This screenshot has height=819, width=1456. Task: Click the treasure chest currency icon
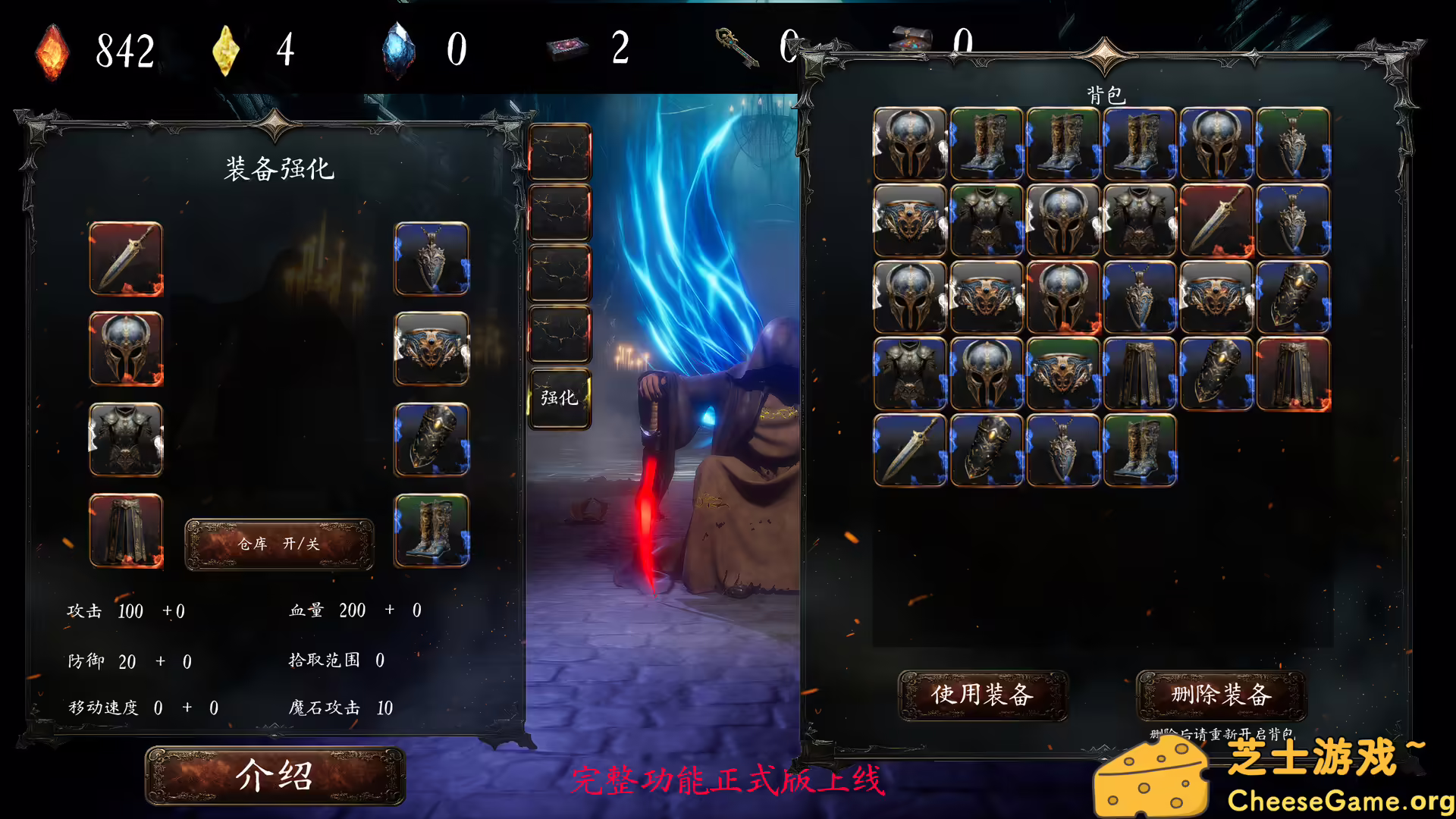[x=912, y=42]
